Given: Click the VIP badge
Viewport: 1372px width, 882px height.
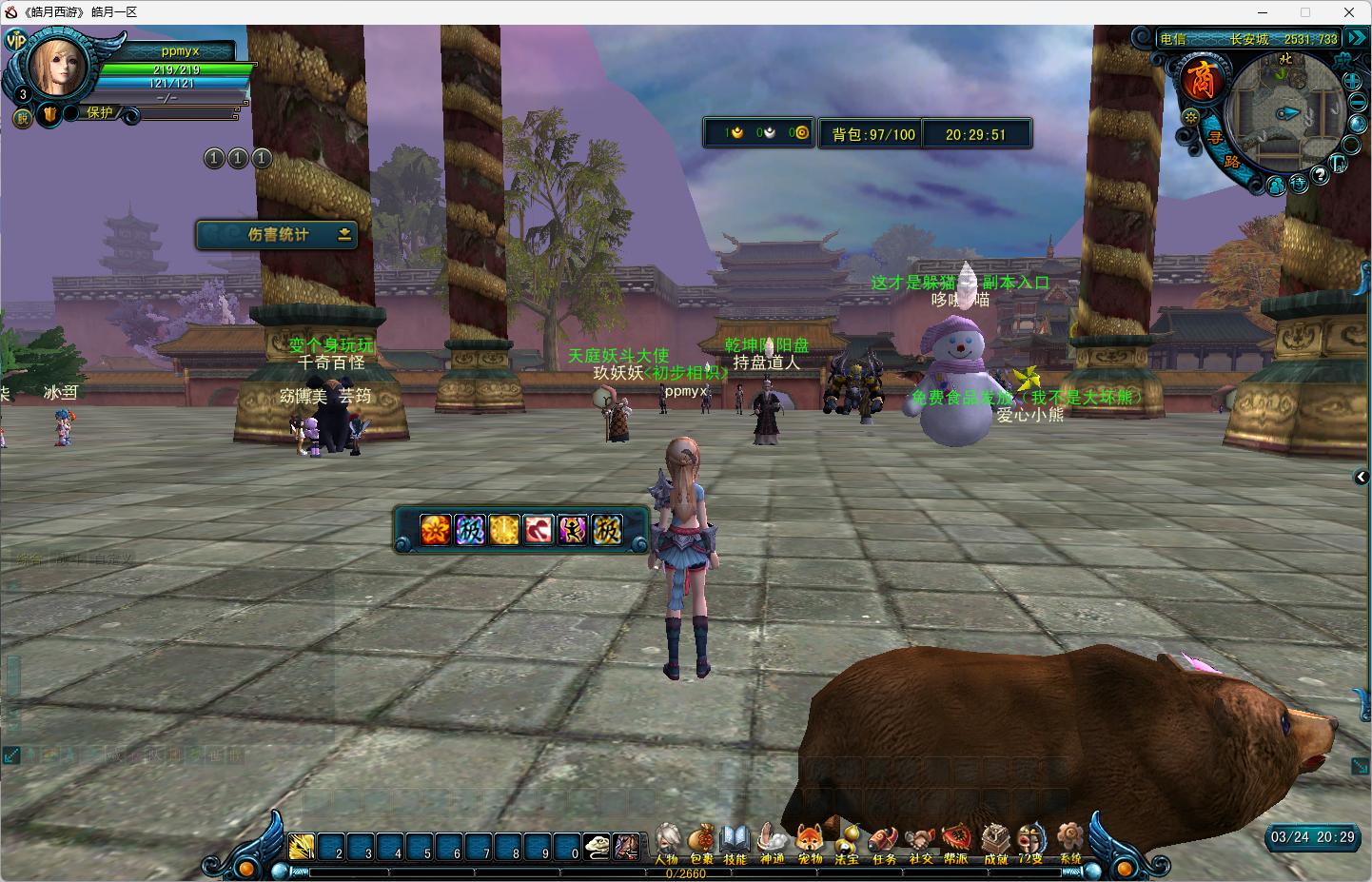Looking at the screenshot, I should (x=15, y=40).
